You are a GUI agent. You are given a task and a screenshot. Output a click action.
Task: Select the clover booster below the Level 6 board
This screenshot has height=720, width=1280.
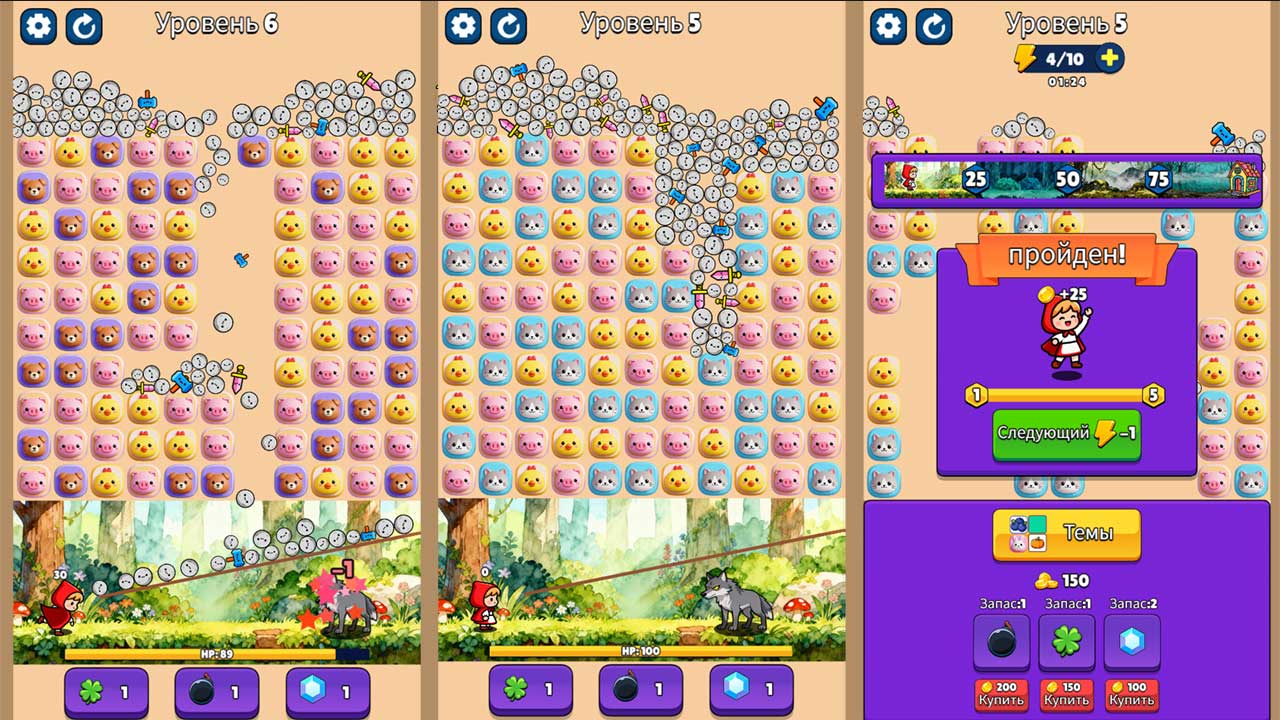coord(105,691)
